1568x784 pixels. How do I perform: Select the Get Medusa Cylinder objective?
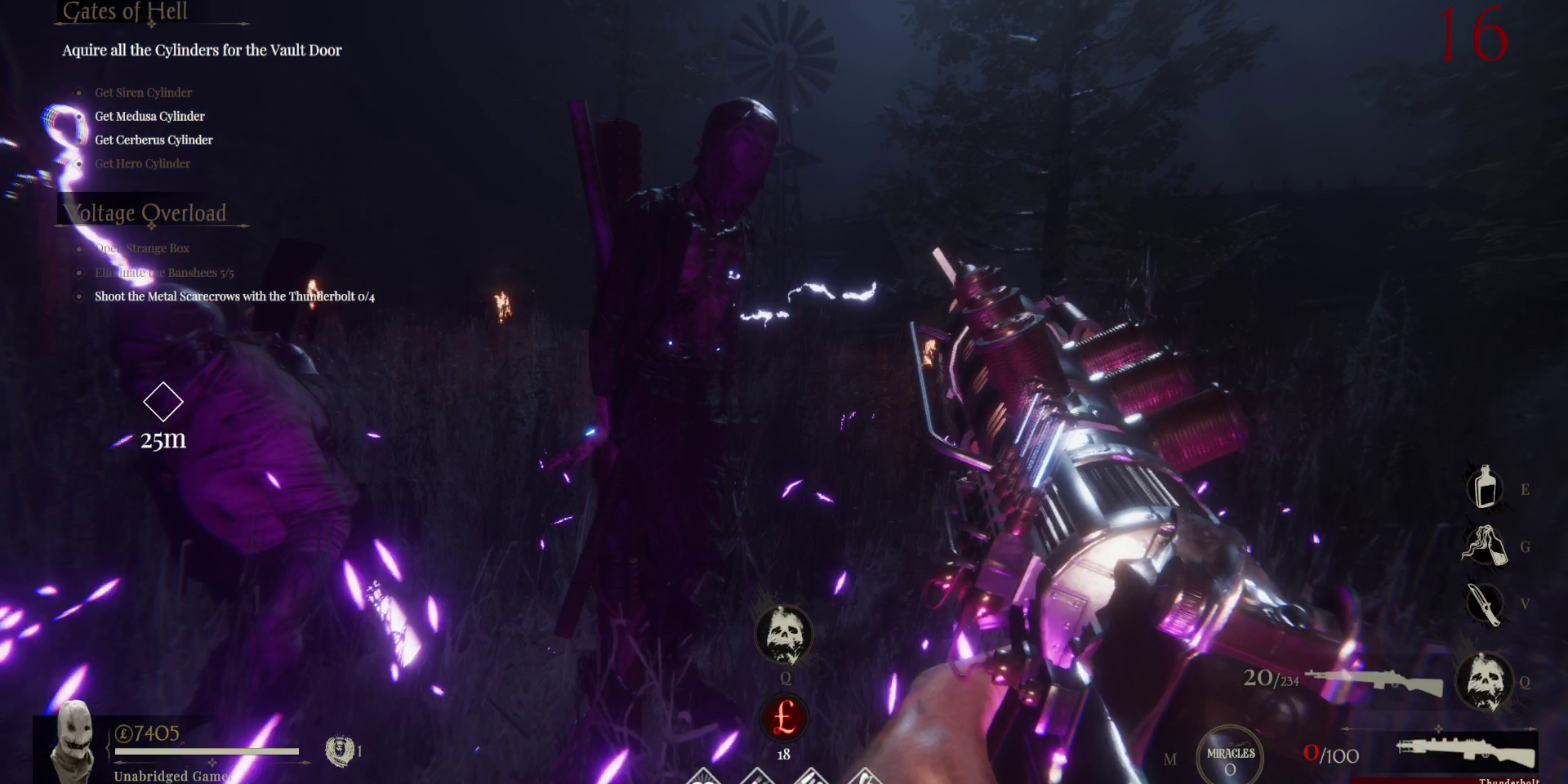(149, 116)
